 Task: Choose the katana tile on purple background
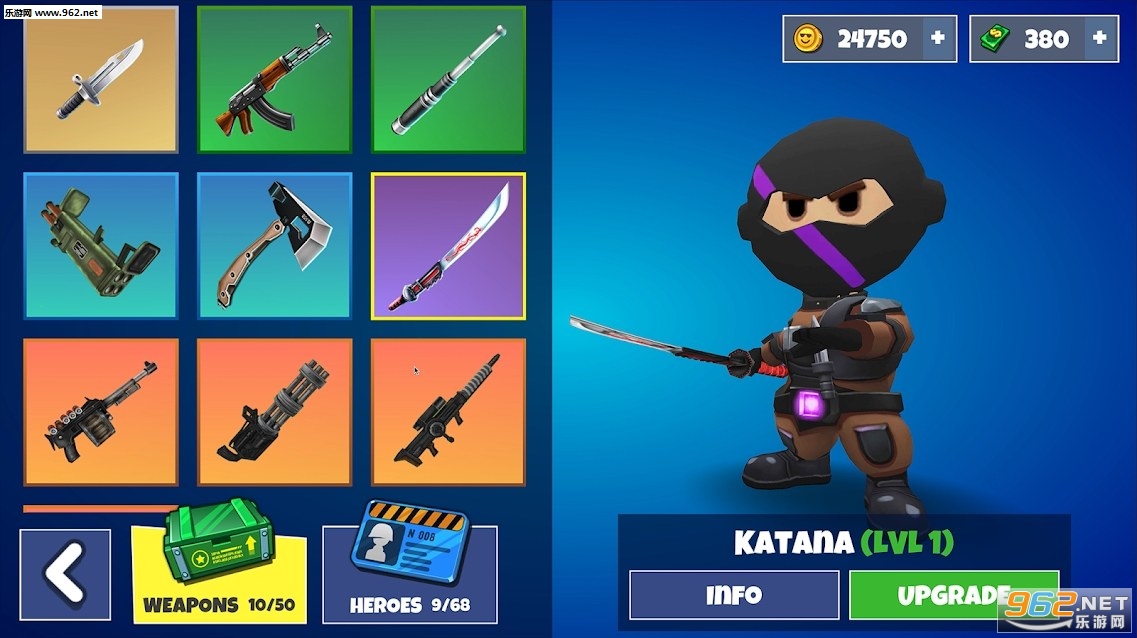[448, 246]
